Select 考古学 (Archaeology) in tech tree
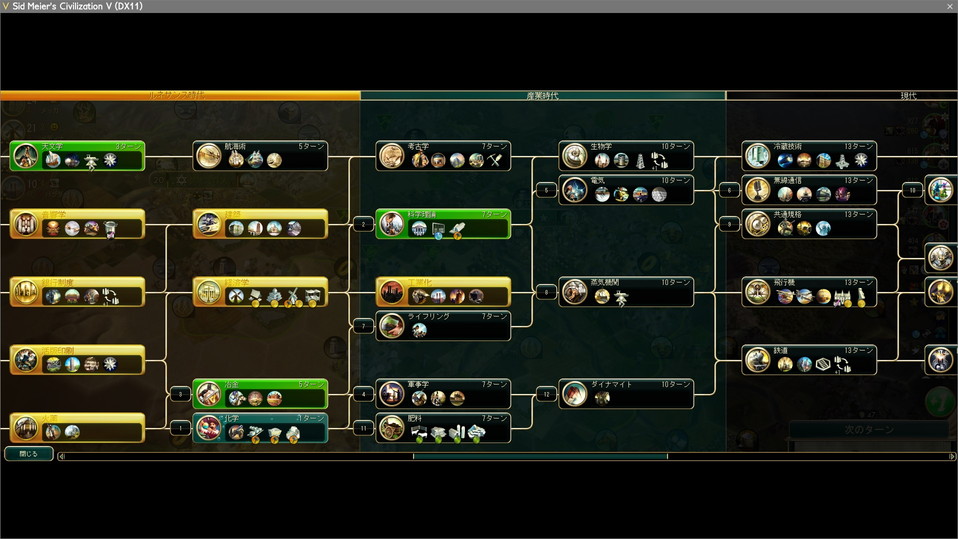The height and width of the screenshot is (539, 958). tap(444, 155)
